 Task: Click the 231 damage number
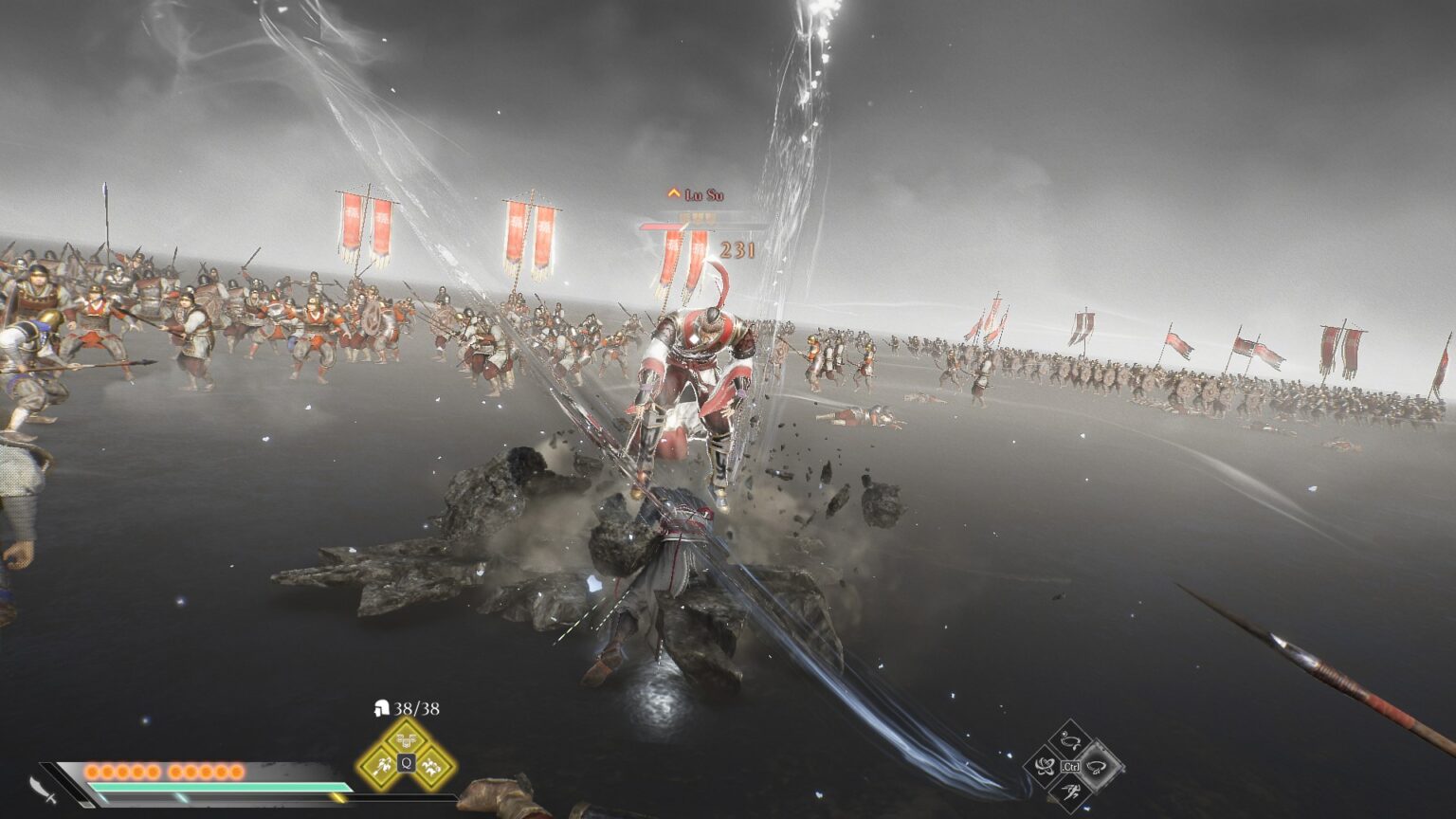coord(737,249)
